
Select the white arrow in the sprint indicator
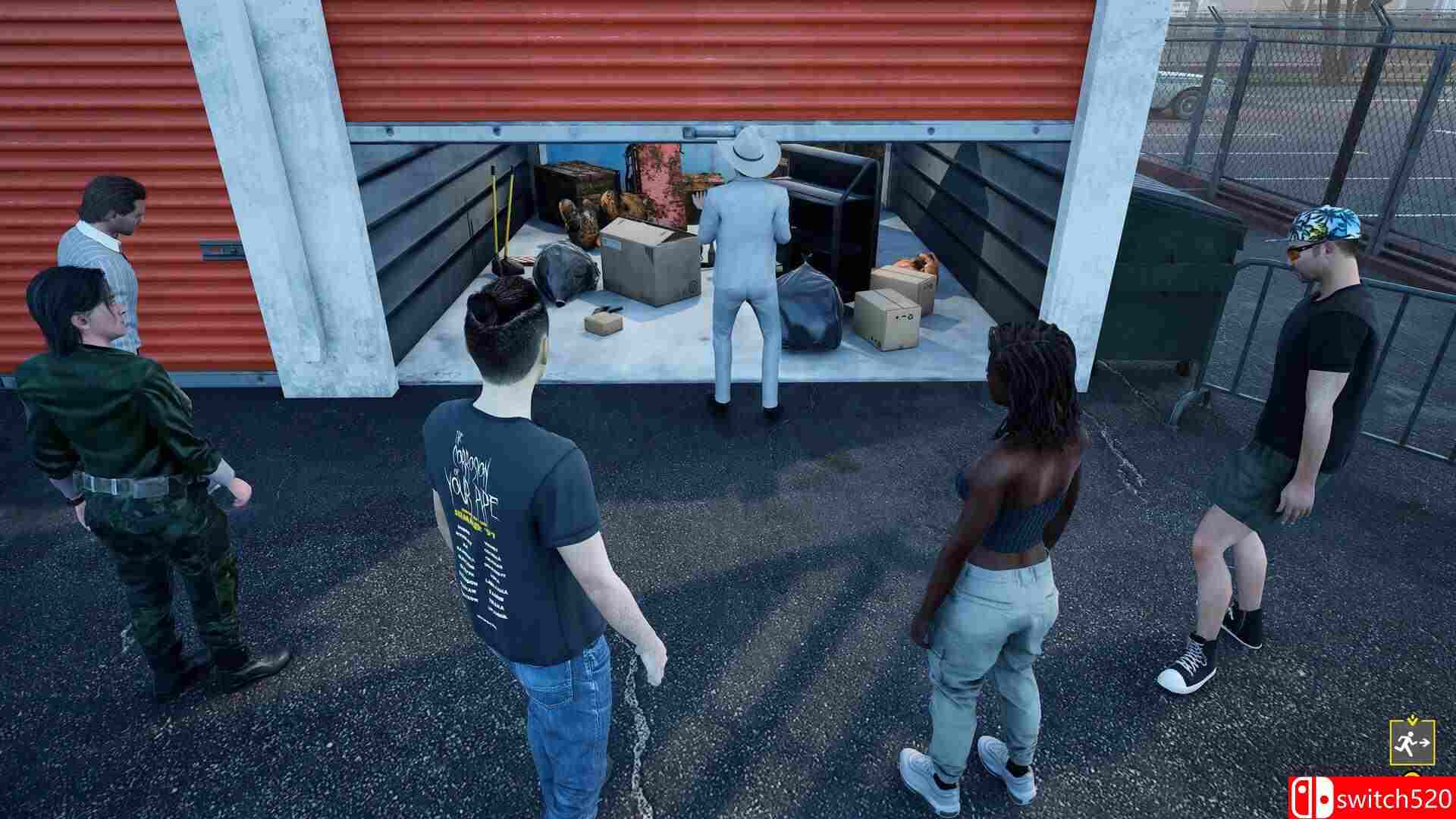[x=1425, y=742]
